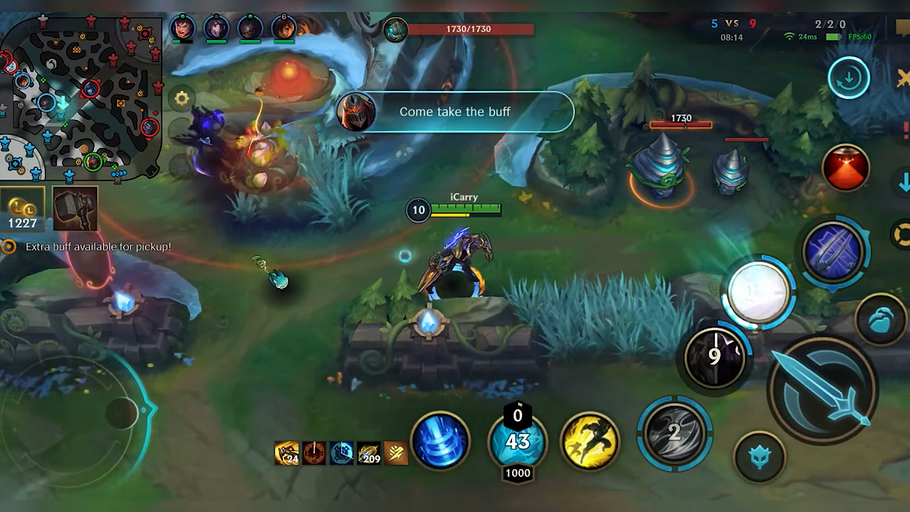Image resolution: width=910 pixels, height=512 pixels.
Task: Select the first teammate portrait
Action: pyautogui.click(x=183, y=27)
